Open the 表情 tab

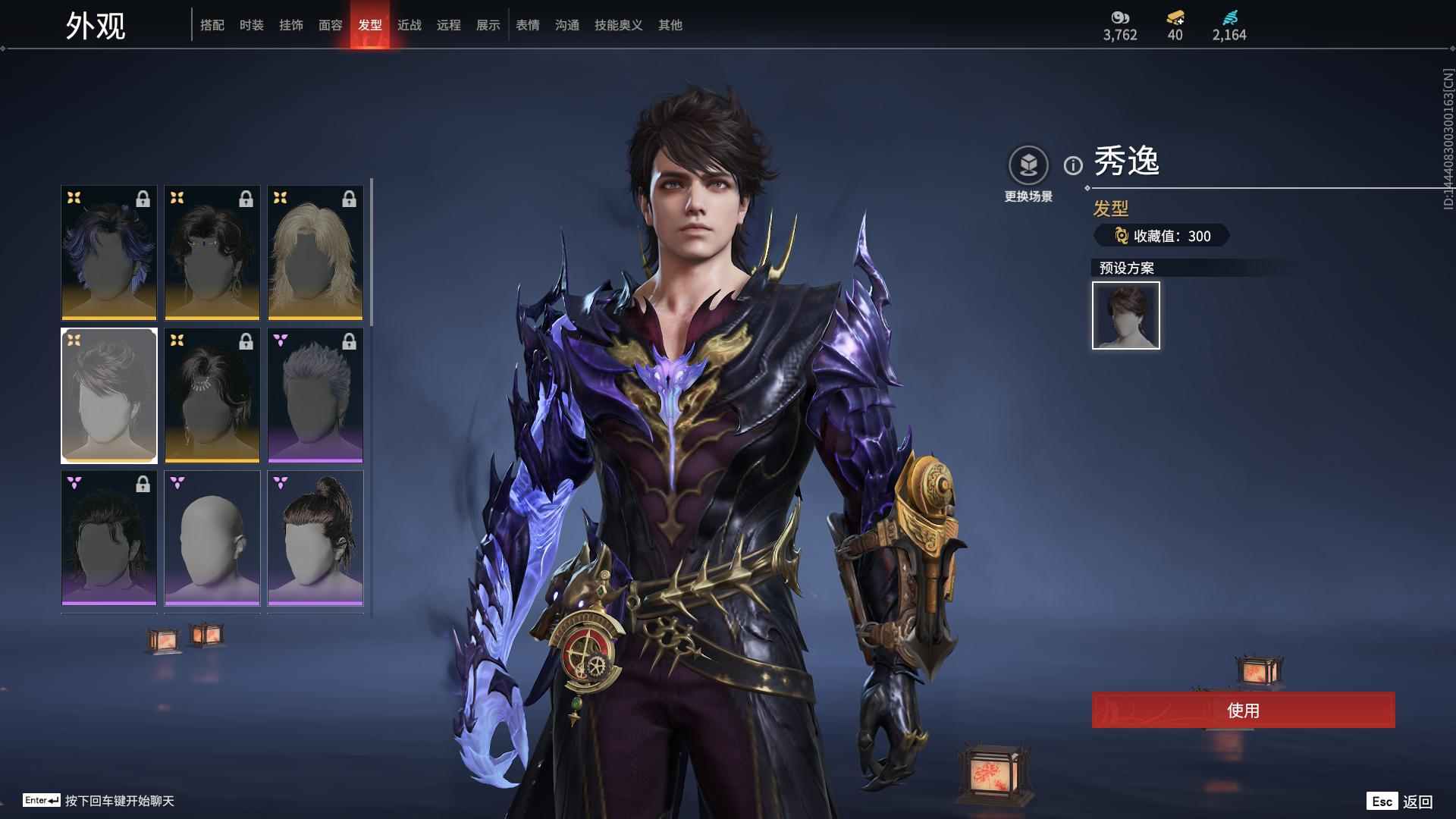(527, 25)
